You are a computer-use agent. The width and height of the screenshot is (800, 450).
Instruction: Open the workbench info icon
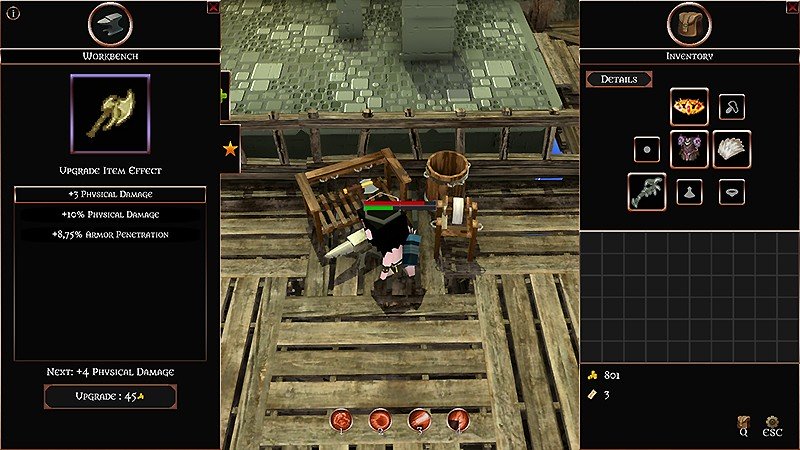[14, 14]
